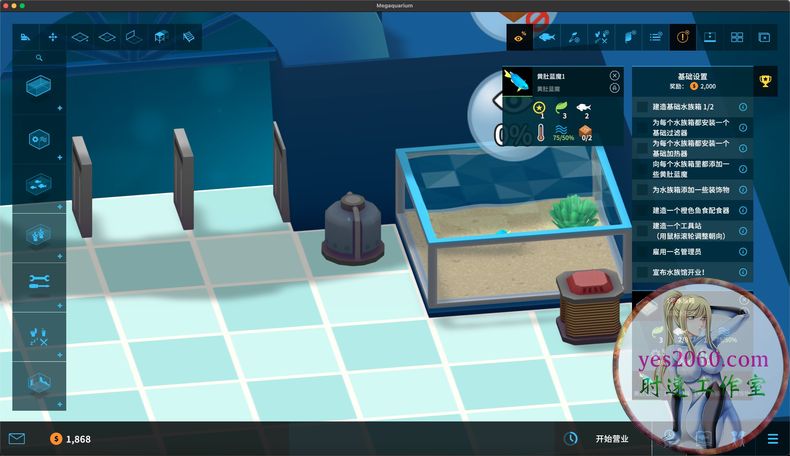This screenshot has width=790, height=456.
Task: Click 开始营业 to open the aquarium
Action: [x=613, y=438]
